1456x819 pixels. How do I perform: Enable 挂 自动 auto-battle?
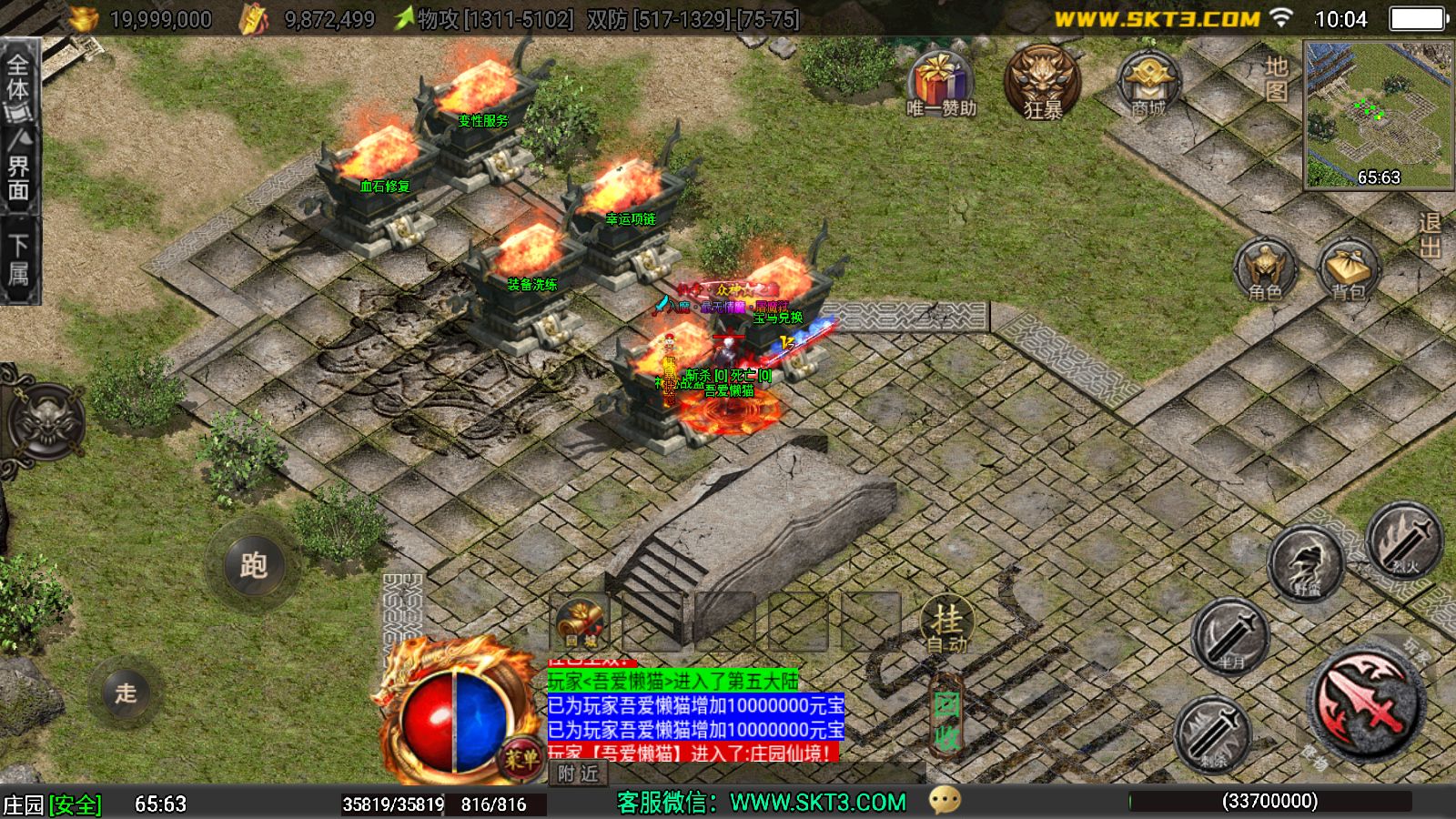(x=946, y=625)
